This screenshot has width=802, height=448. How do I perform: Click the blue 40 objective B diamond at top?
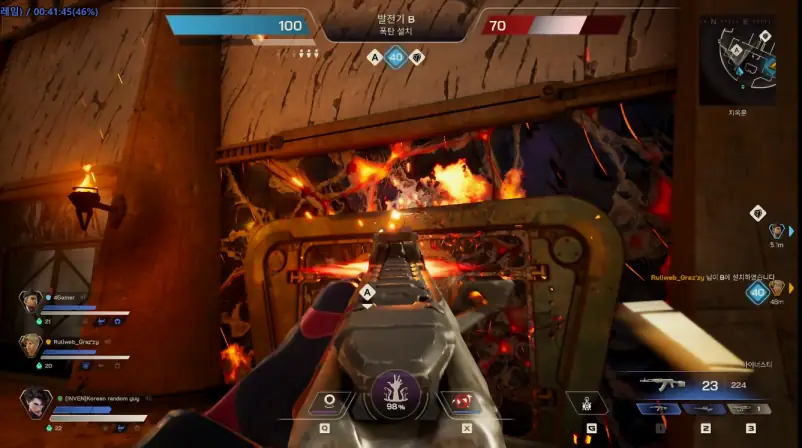(396, 58)
